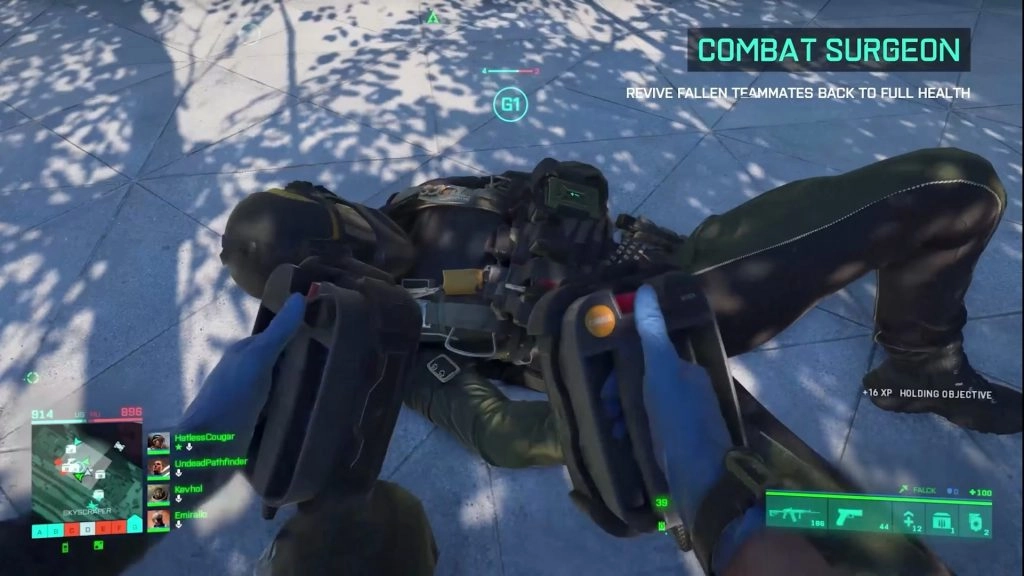Screen dimensions: 1024x576
Task: Select the assault rifle weapon slot
Action: [796, 516]
